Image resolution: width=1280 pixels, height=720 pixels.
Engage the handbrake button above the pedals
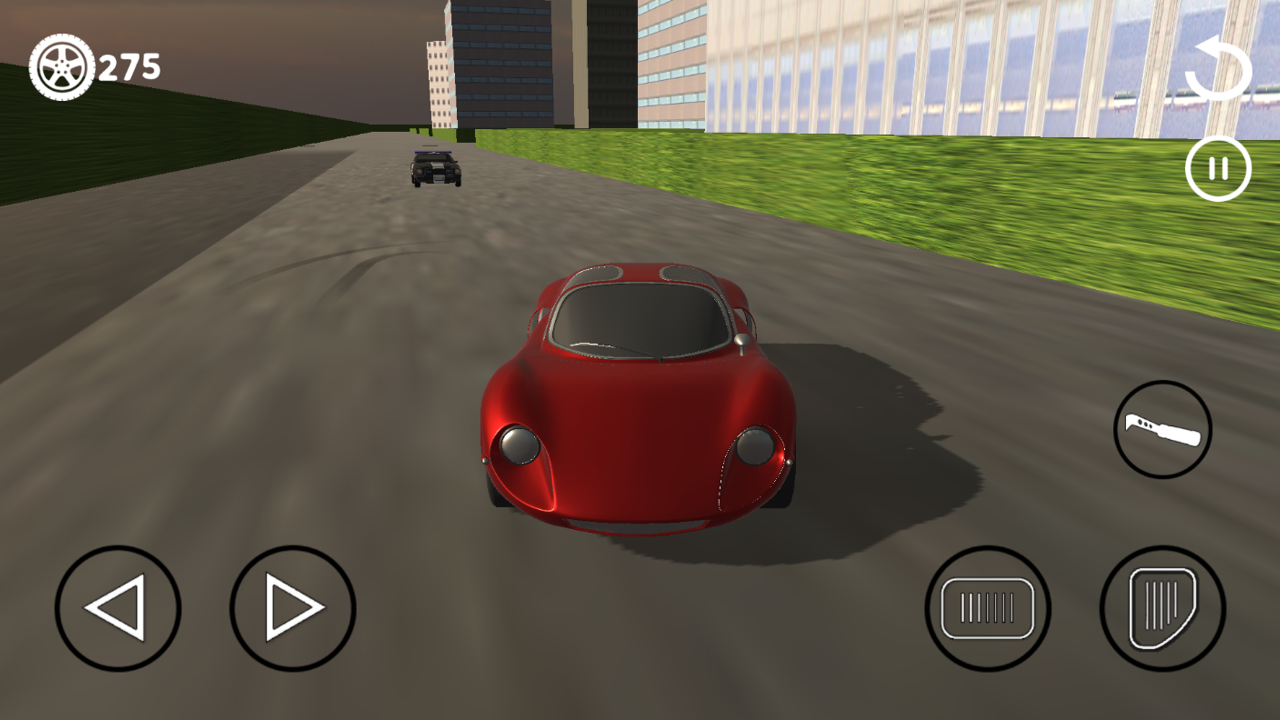(1162, 428)
